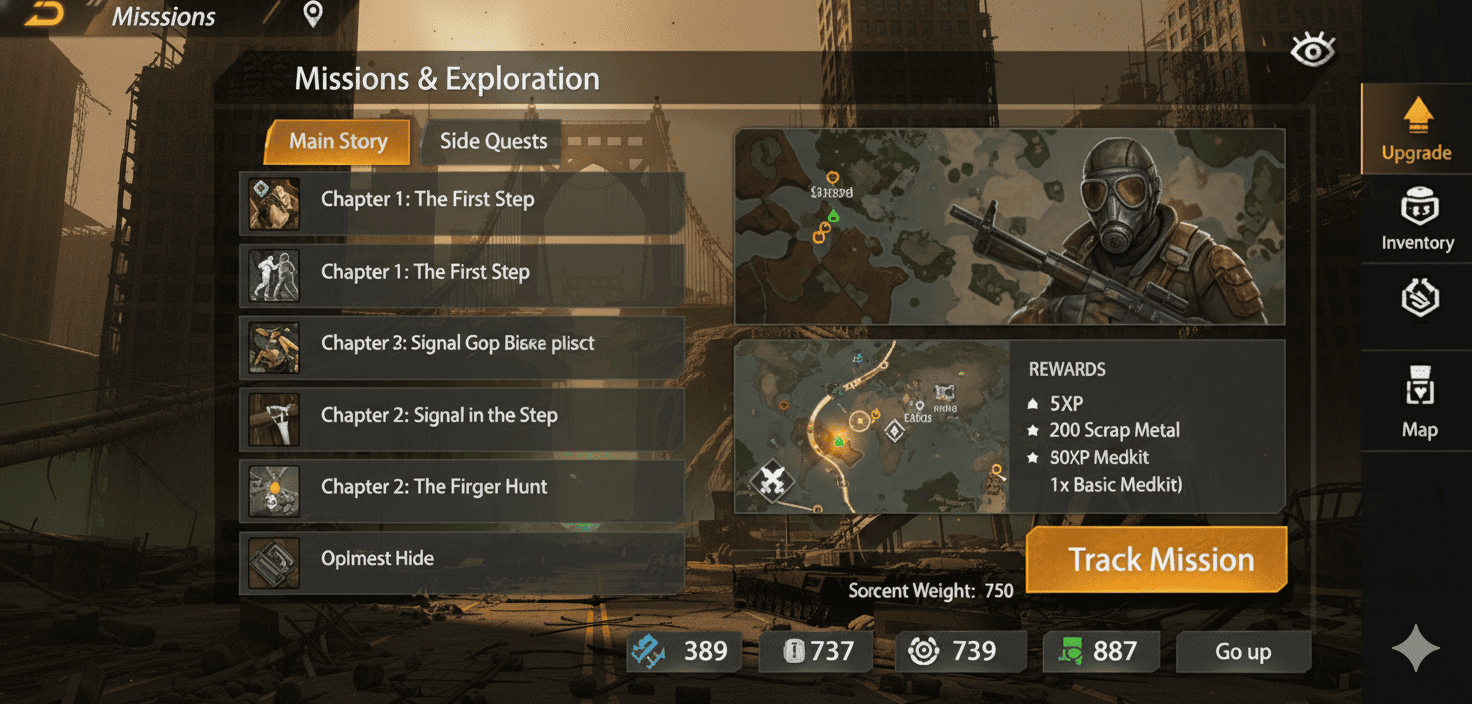The width and height of the screenshot is (1472, 704).
Task: Open the map preview with the gas-mask soldier
Action: coord(1009,226)
